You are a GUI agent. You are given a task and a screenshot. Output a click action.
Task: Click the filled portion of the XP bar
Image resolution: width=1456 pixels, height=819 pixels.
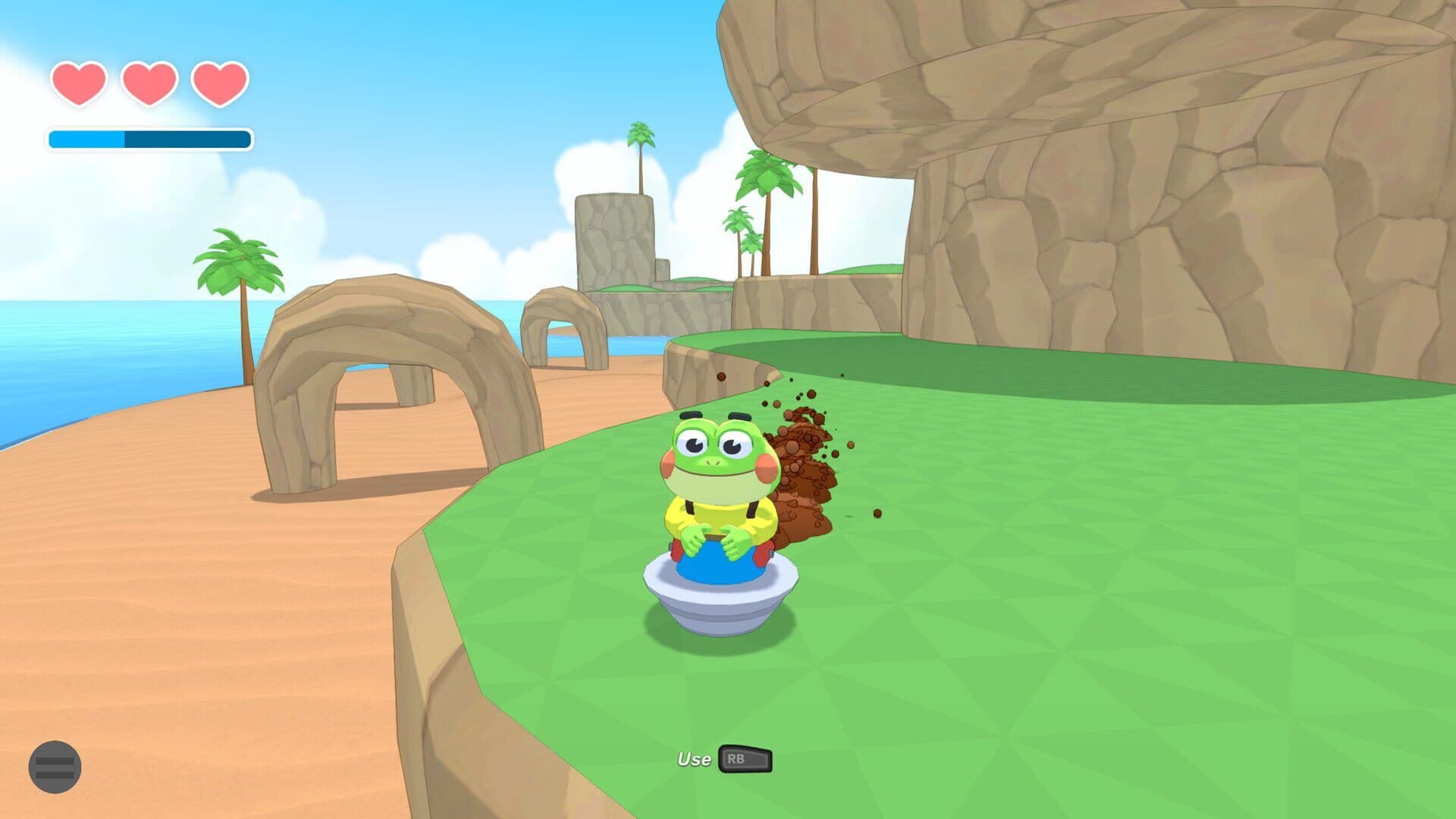pyautogui.click(x=87, y=139)
